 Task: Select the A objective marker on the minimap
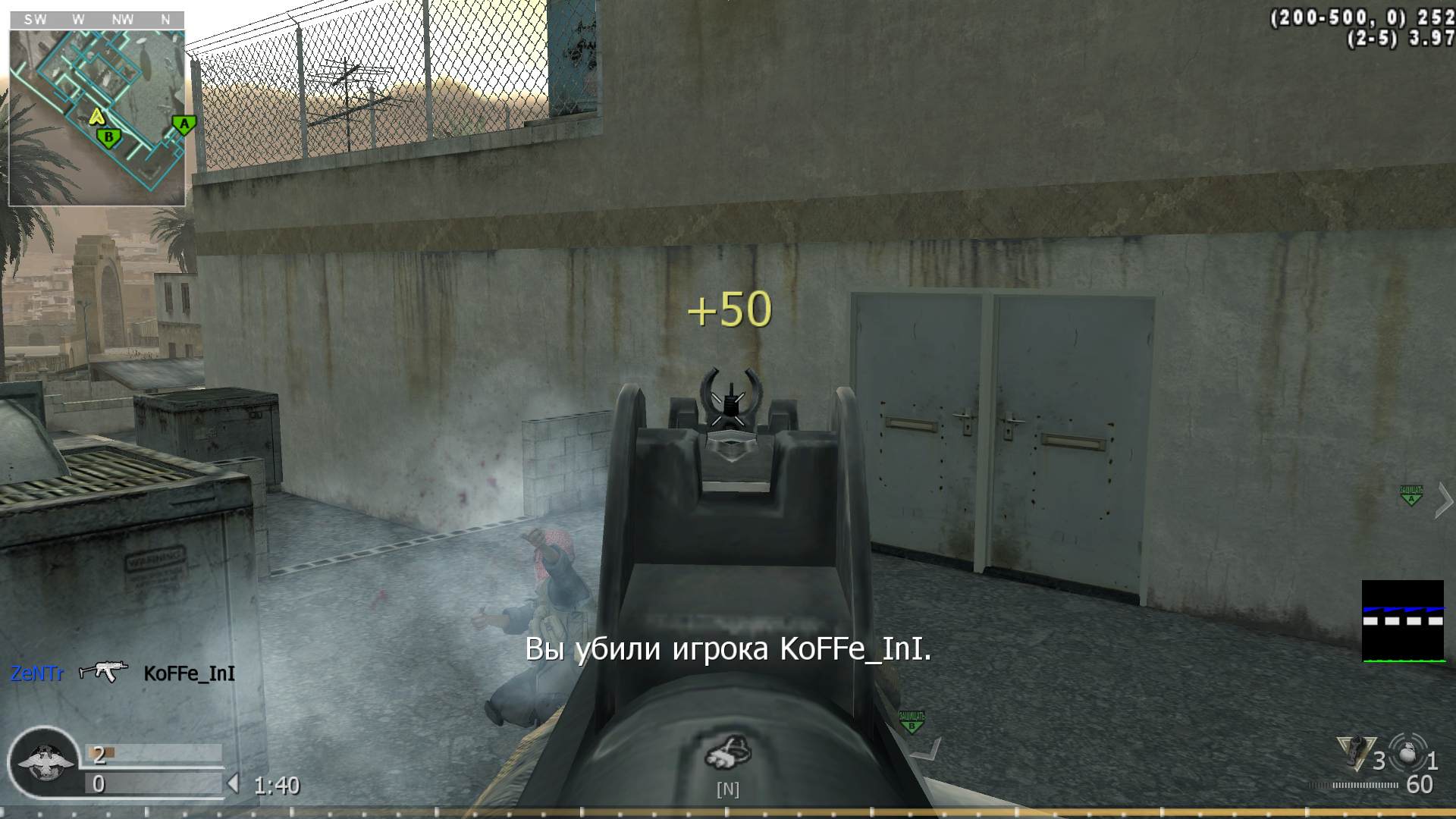[x=182, y=124]
